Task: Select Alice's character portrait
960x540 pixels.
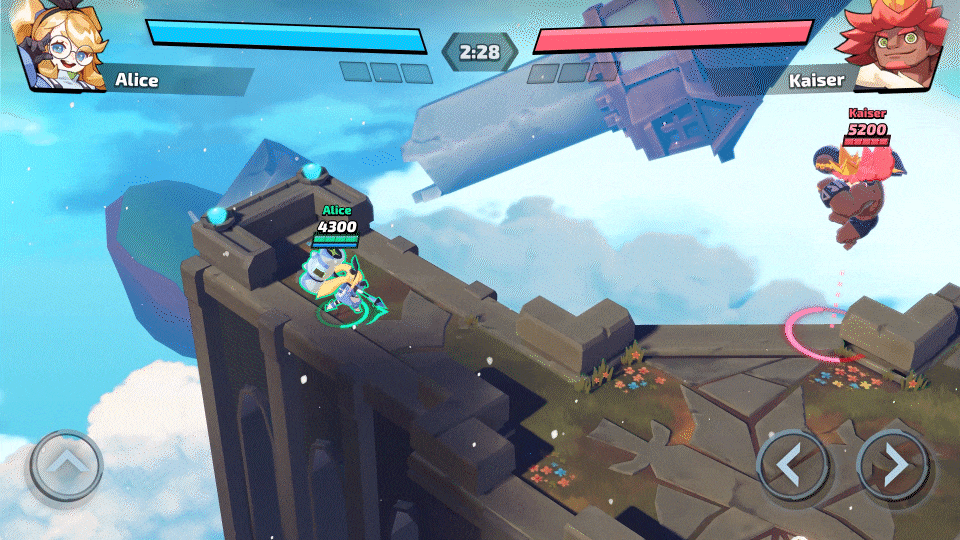Action: [x=60, y=45]
